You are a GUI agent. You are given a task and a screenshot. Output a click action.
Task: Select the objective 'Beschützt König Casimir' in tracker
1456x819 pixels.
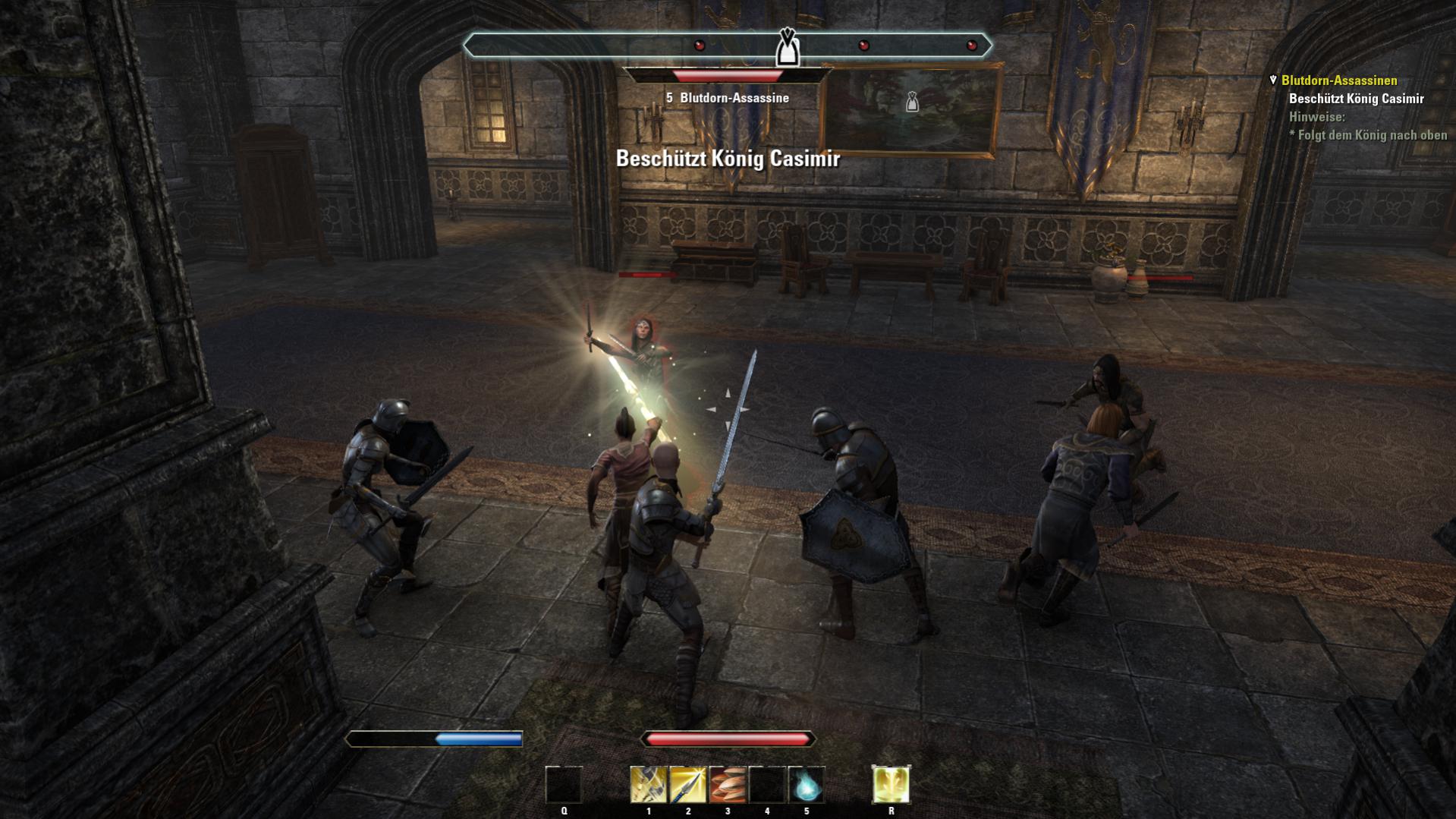(x=1356, y=99)
